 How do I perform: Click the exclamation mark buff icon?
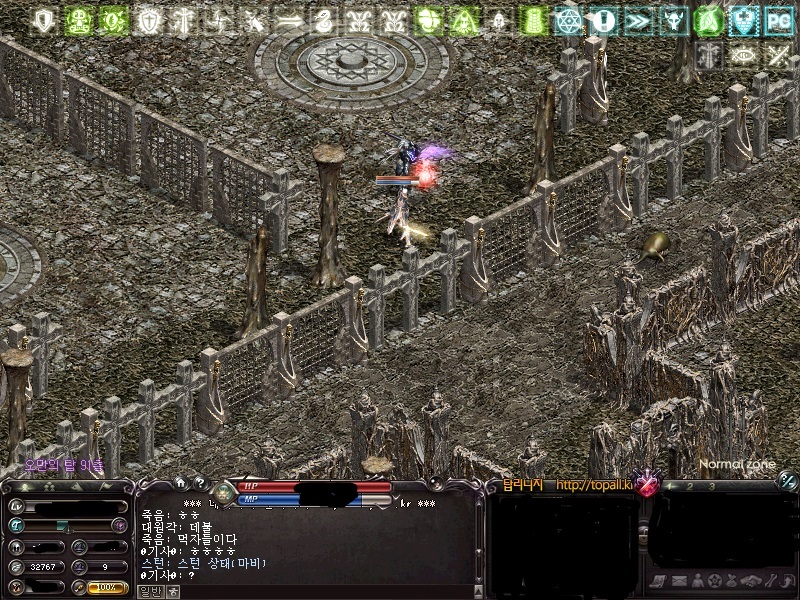pos(602,20)
